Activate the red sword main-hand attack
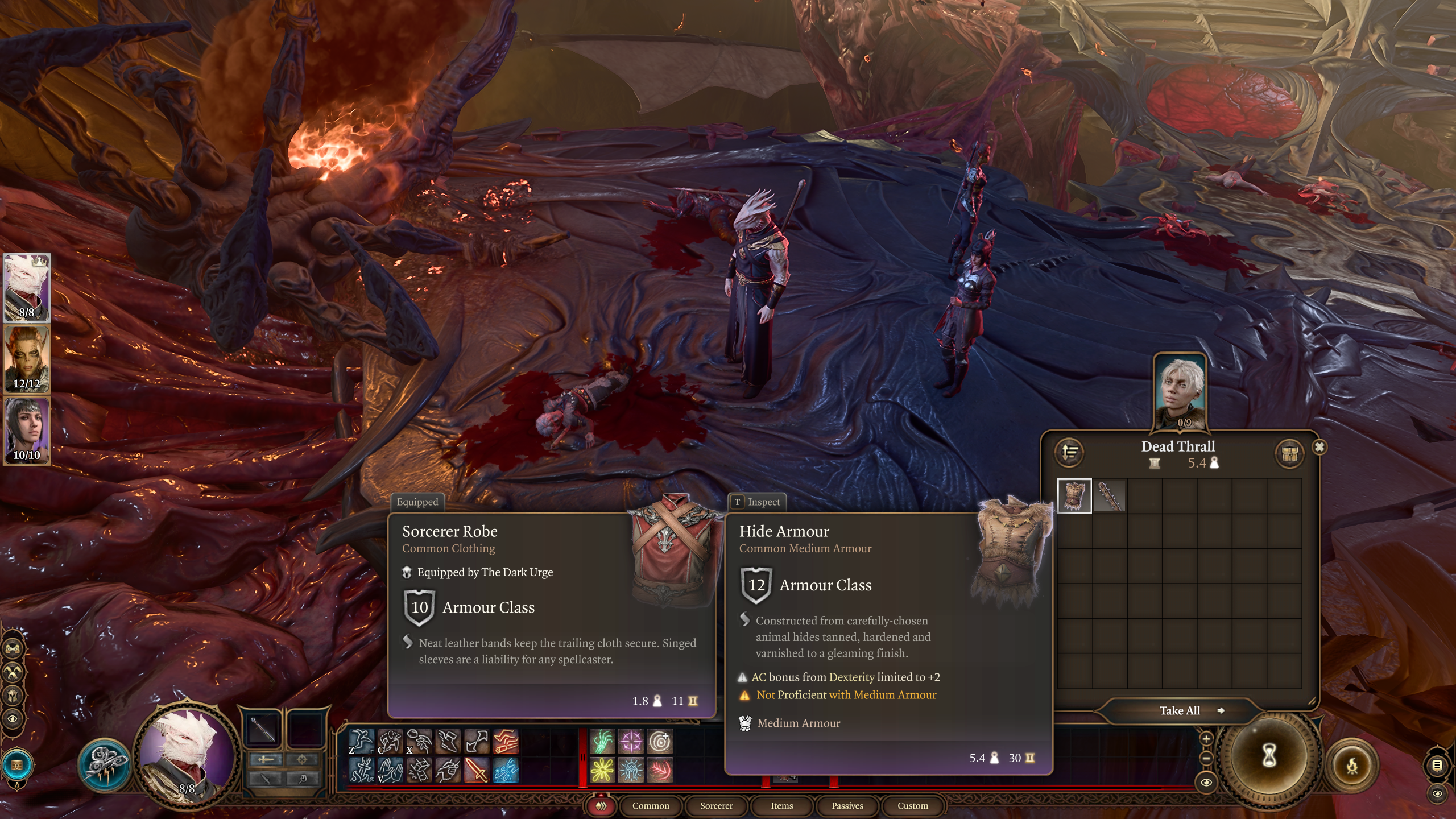 pos(477,770)
